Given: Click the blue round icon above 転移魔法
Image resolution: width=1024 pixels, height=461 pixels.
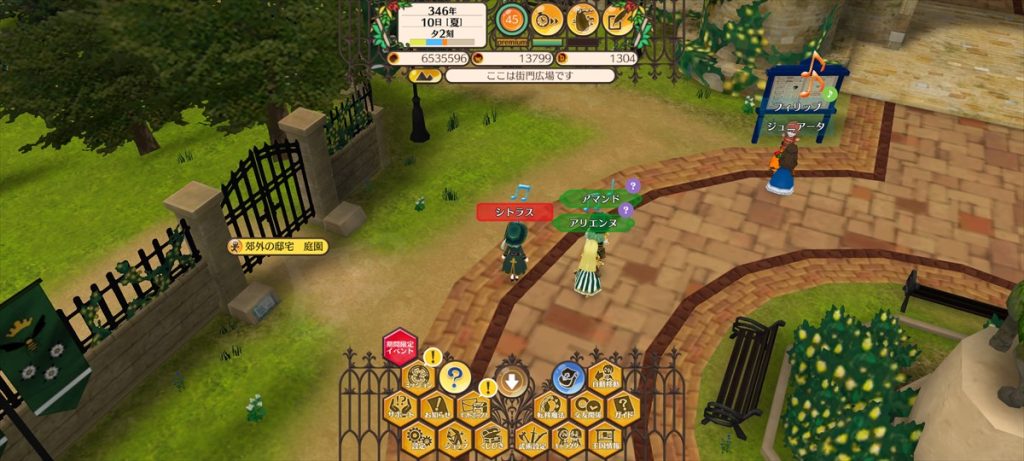Looking at the screenshot, I should click(x=567, y=377).
